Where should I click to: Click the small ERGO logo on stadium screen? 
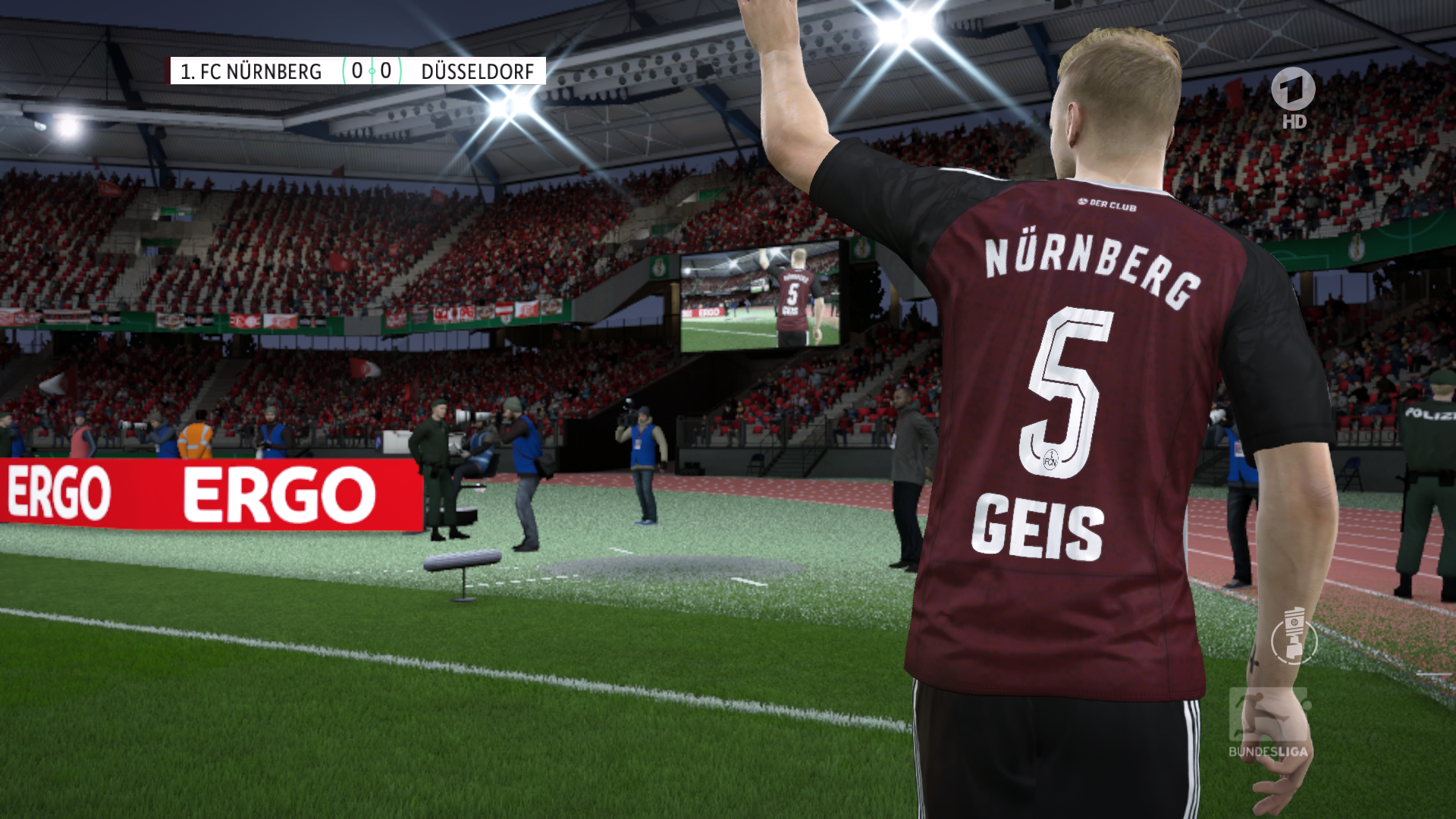coord(709,312)
